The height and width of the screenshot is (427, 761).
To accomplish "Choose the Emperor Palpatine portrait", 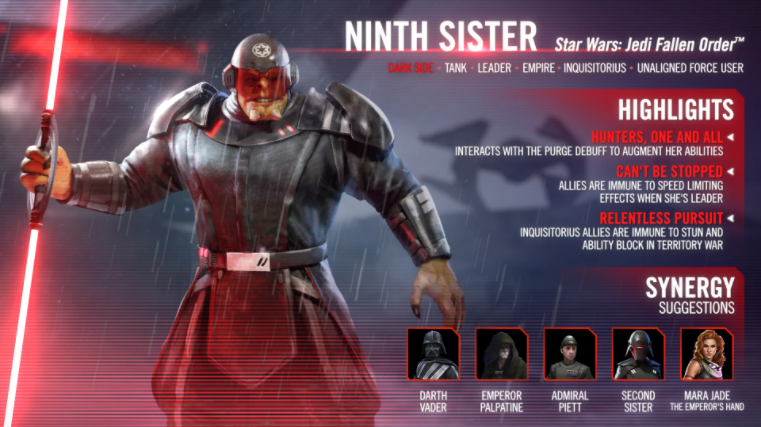I will pos(501,353).
